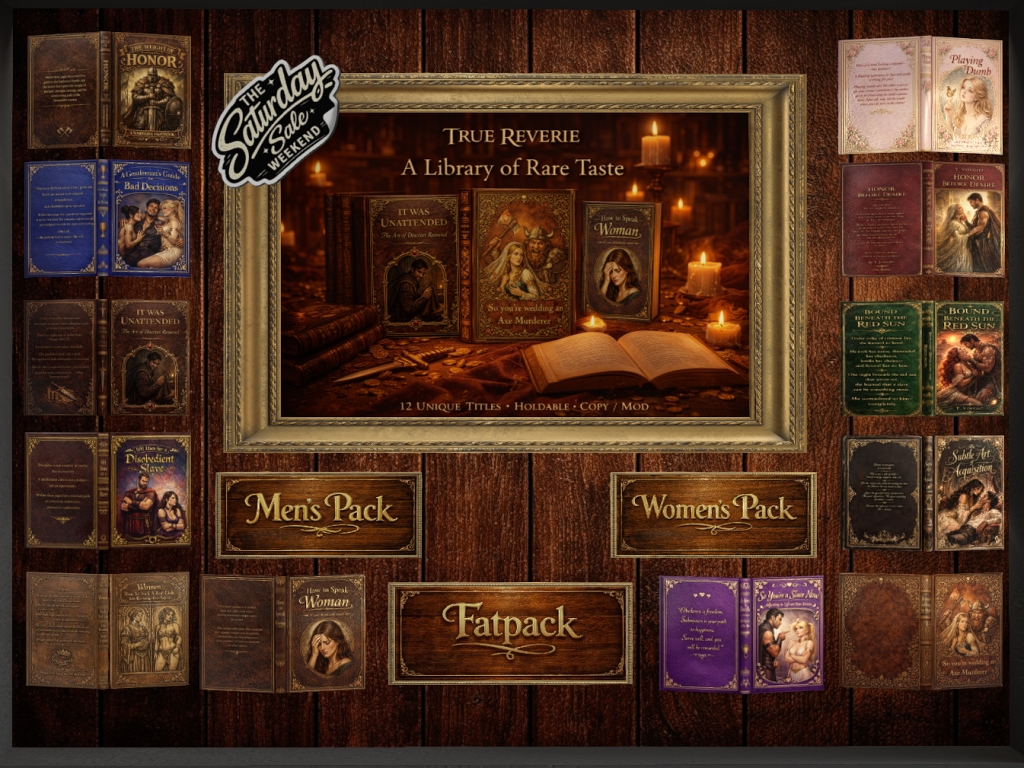Select The Weight of Honor book
1024x768 pixels.
pyautogui.click(x=110, y=90)
